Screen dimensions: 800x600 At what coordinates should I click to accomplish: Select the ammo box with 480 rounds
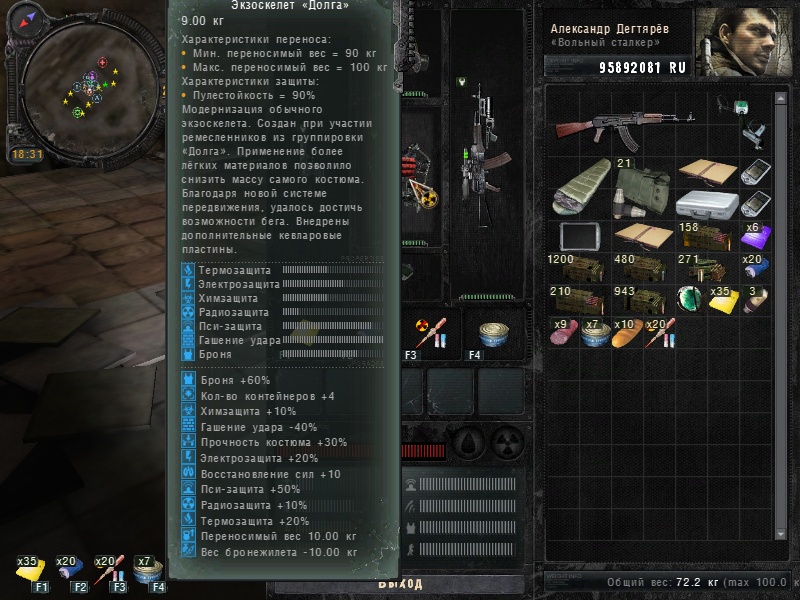point(636,270)
